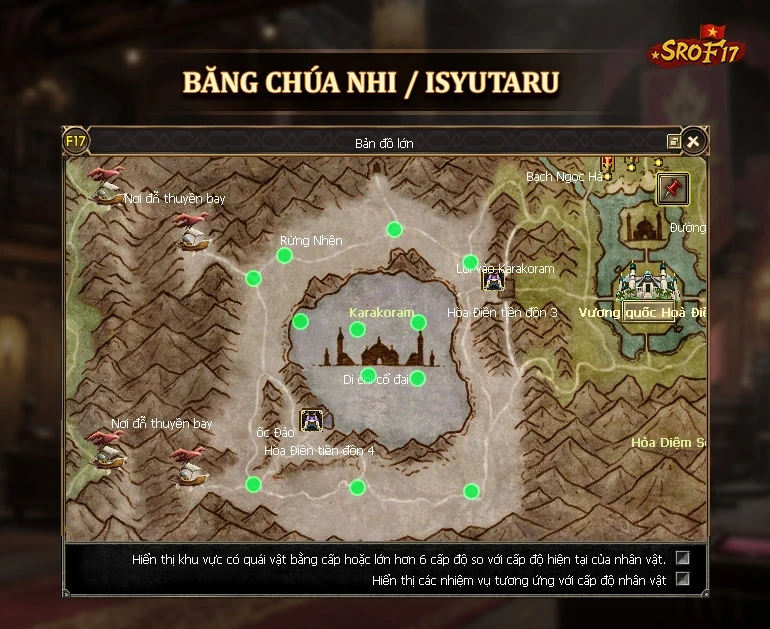Click the green marker next to Rừng Nhện
770x629 pixels.
point(285,256)
